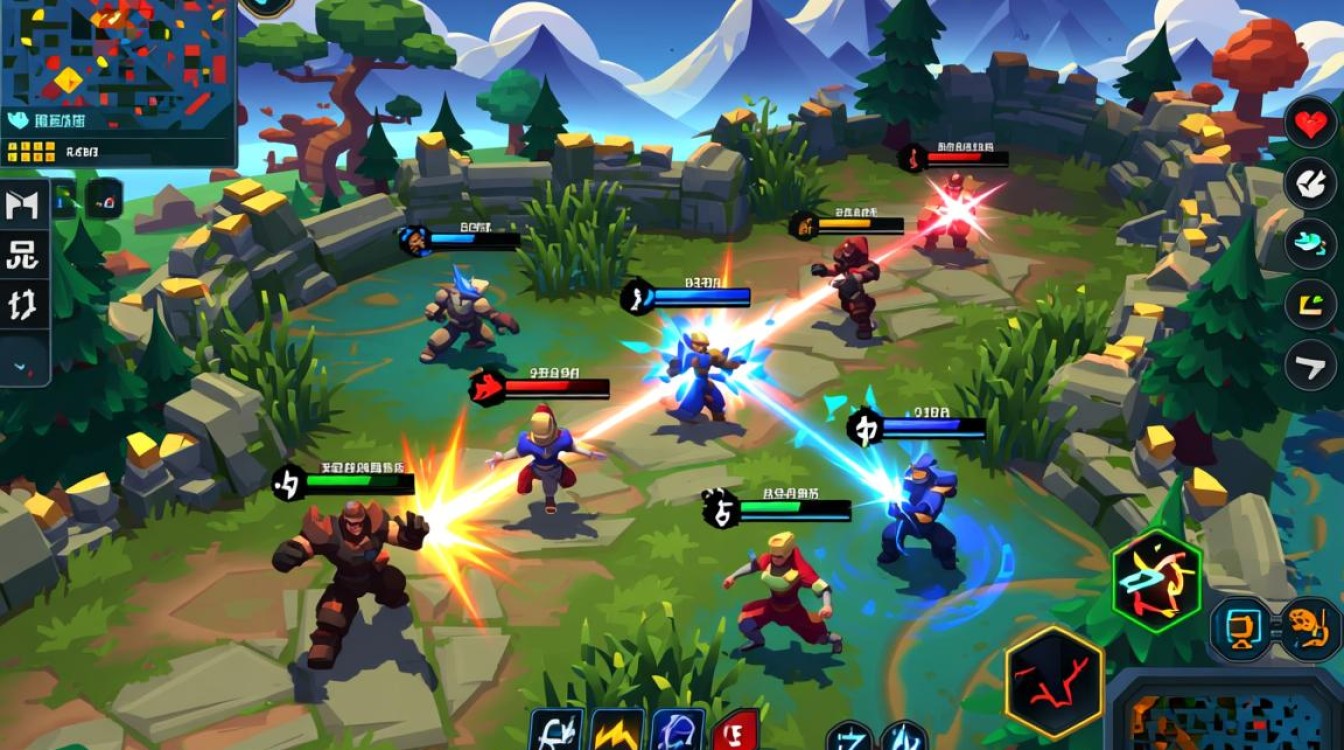The height and width of the screenshot is (750, 1344).
Task: Click the yellow grid of squares icon
Action: click(30, 152)
